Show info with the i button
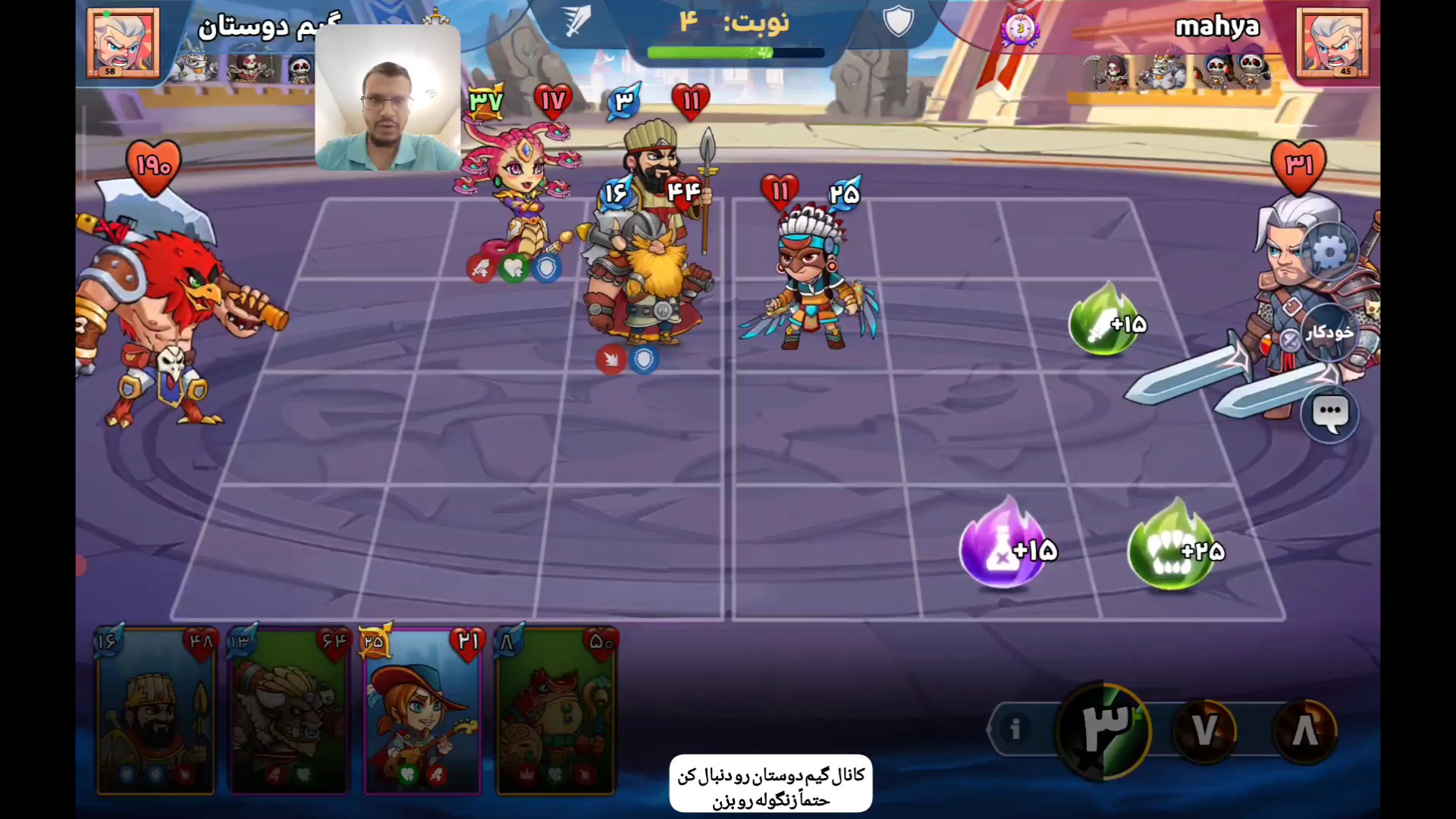The image size is (1456, 819). (x=1015, y=730)
